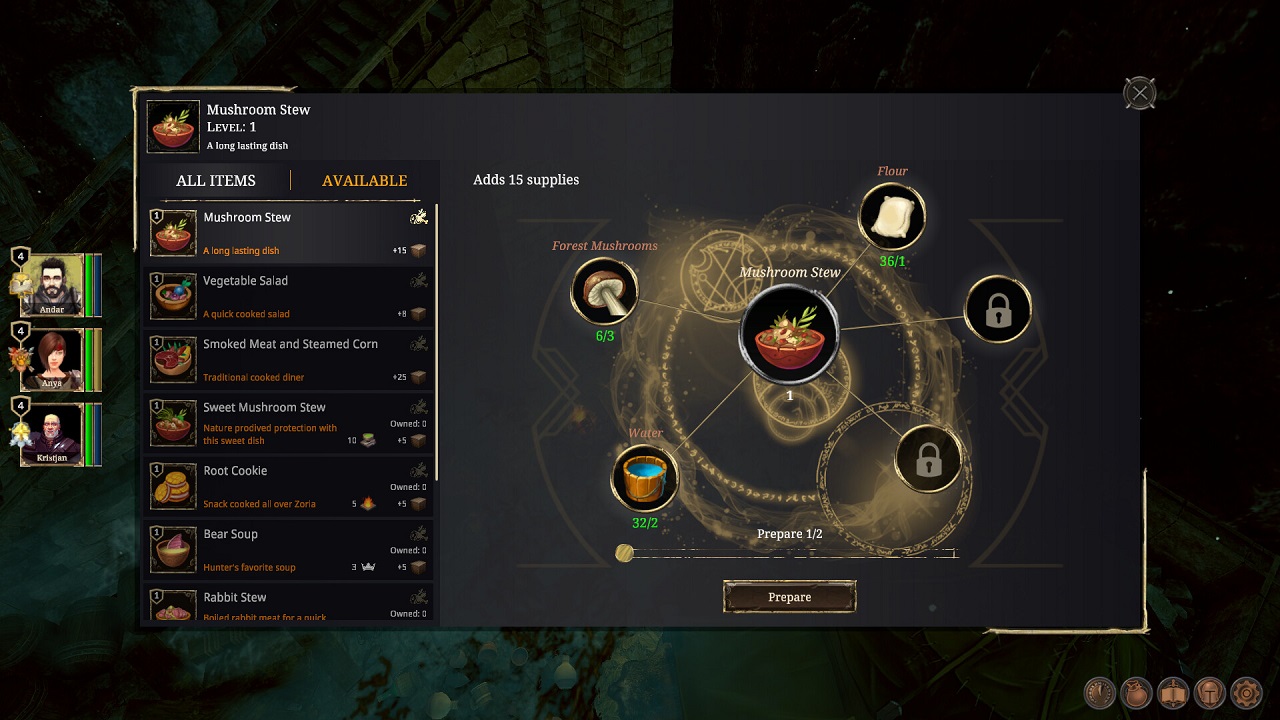Select Anya's character portrait

coord(52,359)
